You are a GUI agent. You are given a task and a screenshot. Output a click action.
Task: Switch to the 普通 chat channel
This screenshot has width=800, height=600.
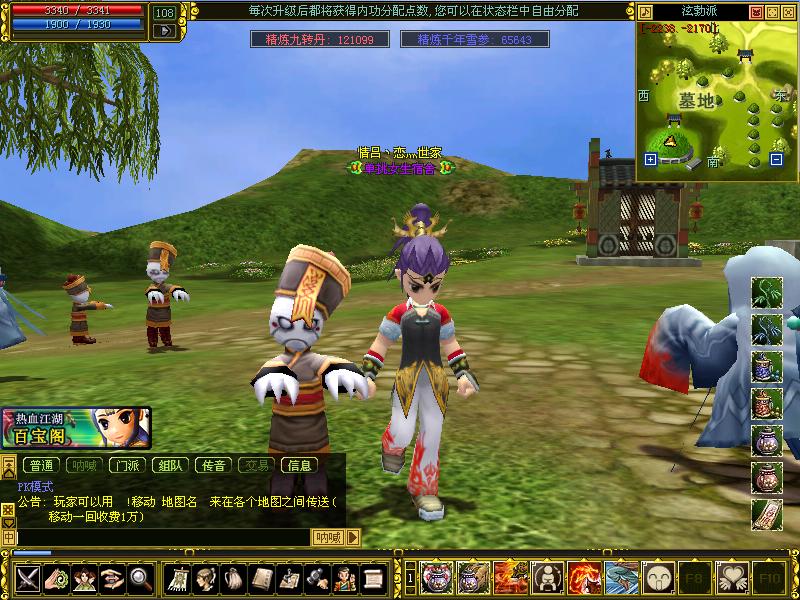(x=41, y=465)
